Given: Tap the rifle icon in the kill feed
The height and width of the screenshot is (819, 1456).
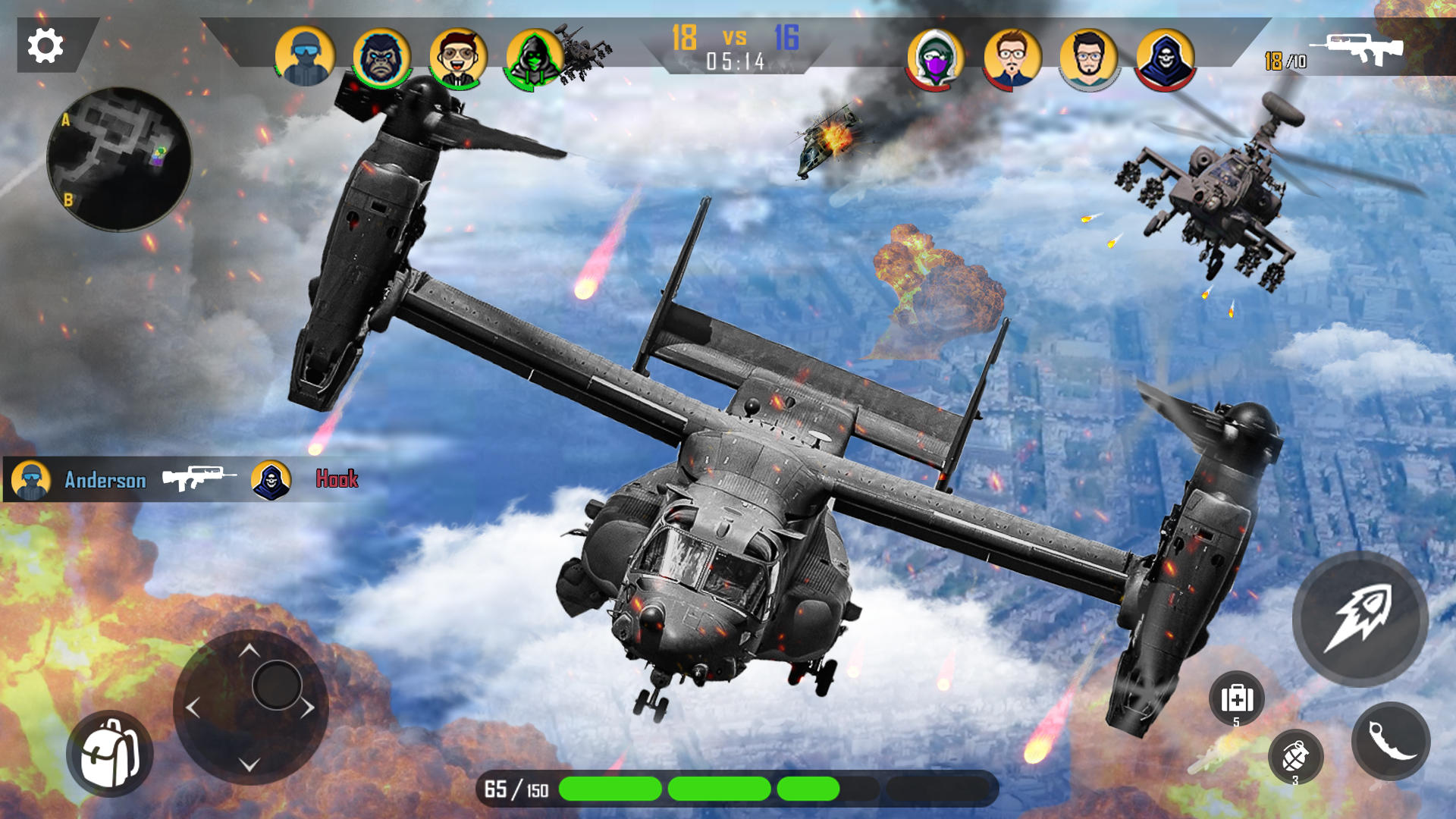Looking at the screenshot, I should click(x=199, y=478).
